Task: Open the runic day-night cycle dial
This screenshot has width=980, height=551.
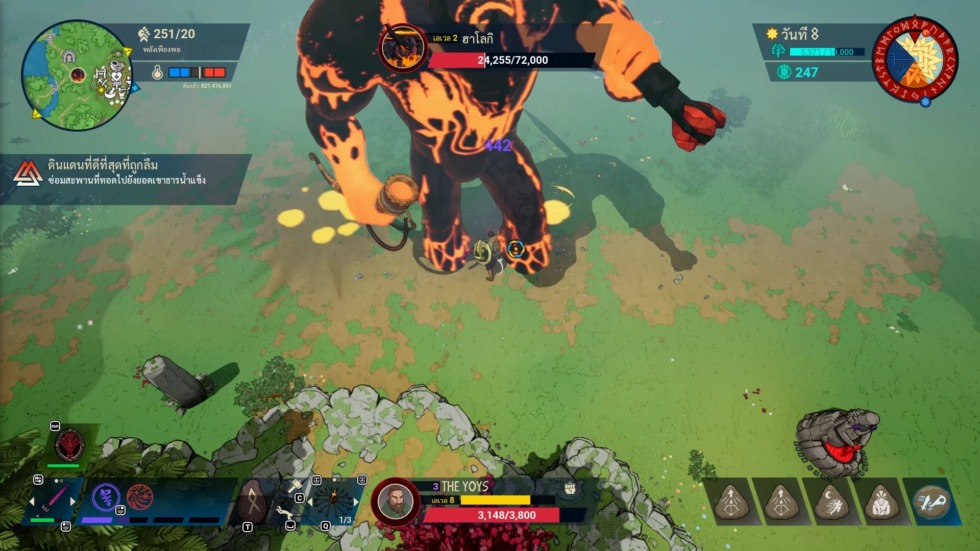Action: coord(914,60)
